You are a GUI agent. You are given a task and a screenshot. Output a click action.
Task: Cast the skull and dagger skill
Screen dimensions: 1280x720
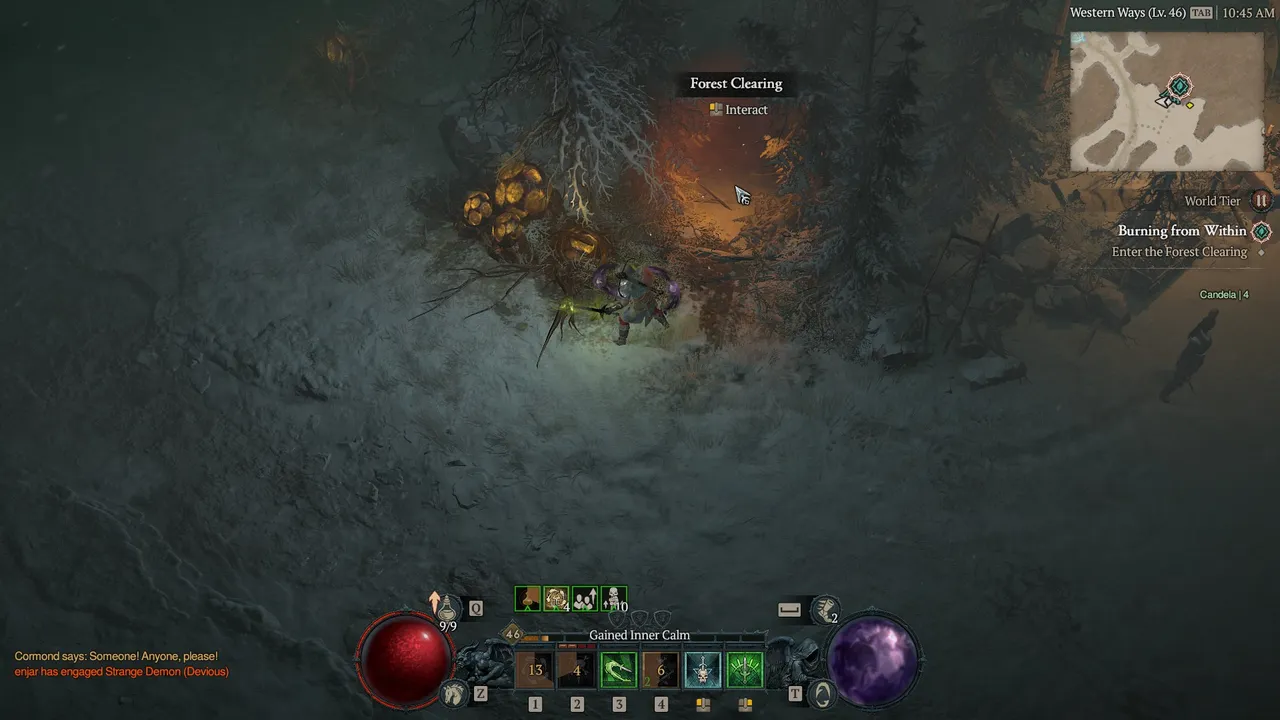[703, 670]
